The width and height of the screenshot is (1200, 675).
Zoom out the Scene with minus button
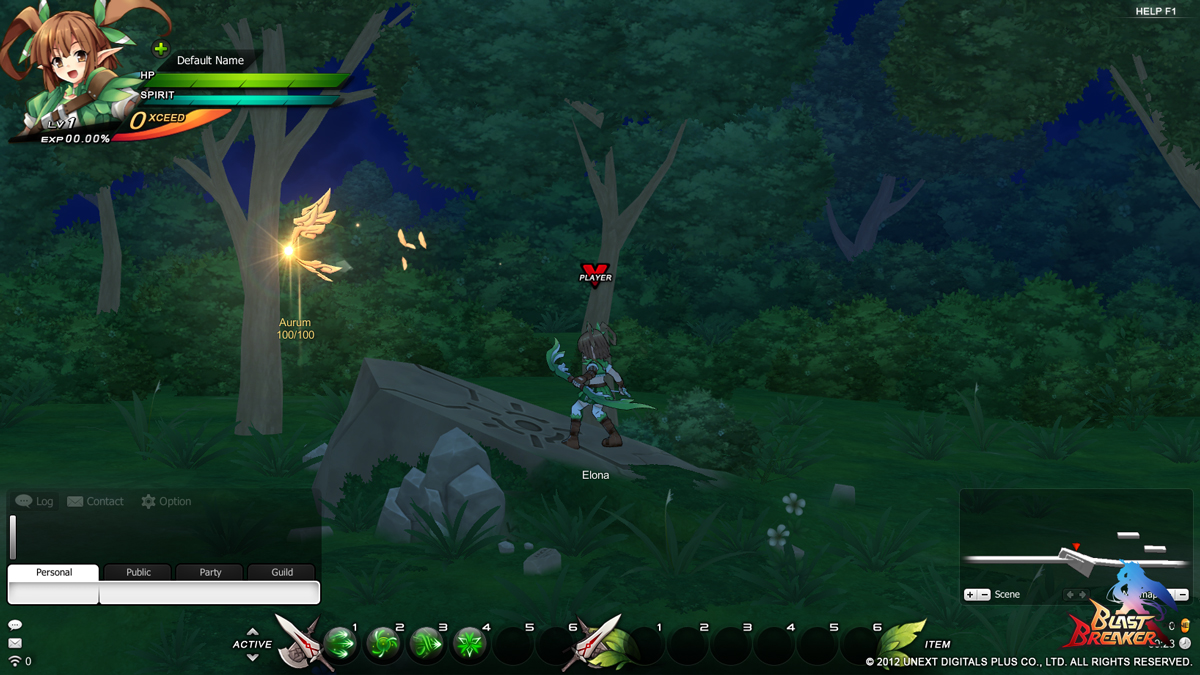coord(984,594)
